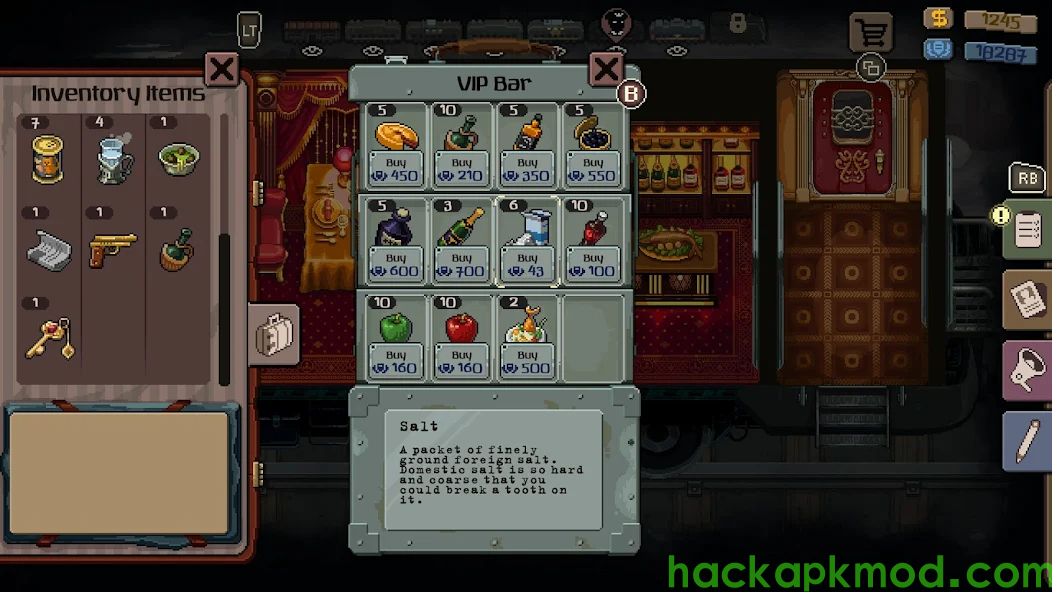Open the megaphone tab

click(x=1027, y=370)
